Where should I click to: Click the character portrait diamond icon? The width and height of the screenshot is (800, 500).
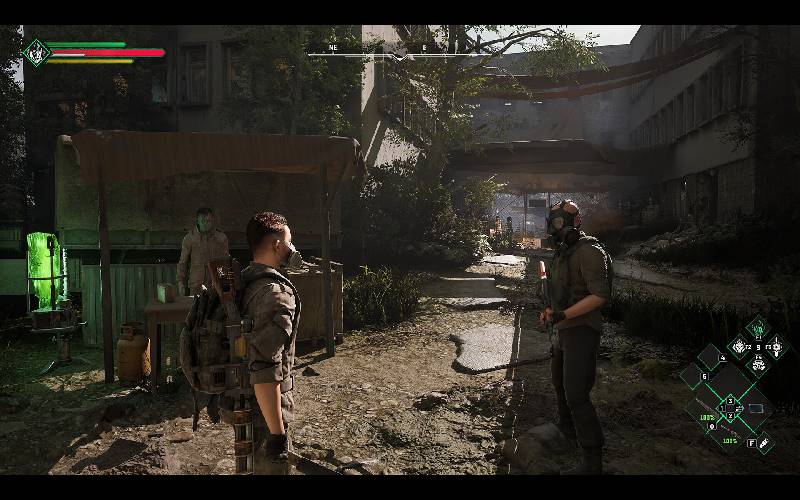[37, 52]
